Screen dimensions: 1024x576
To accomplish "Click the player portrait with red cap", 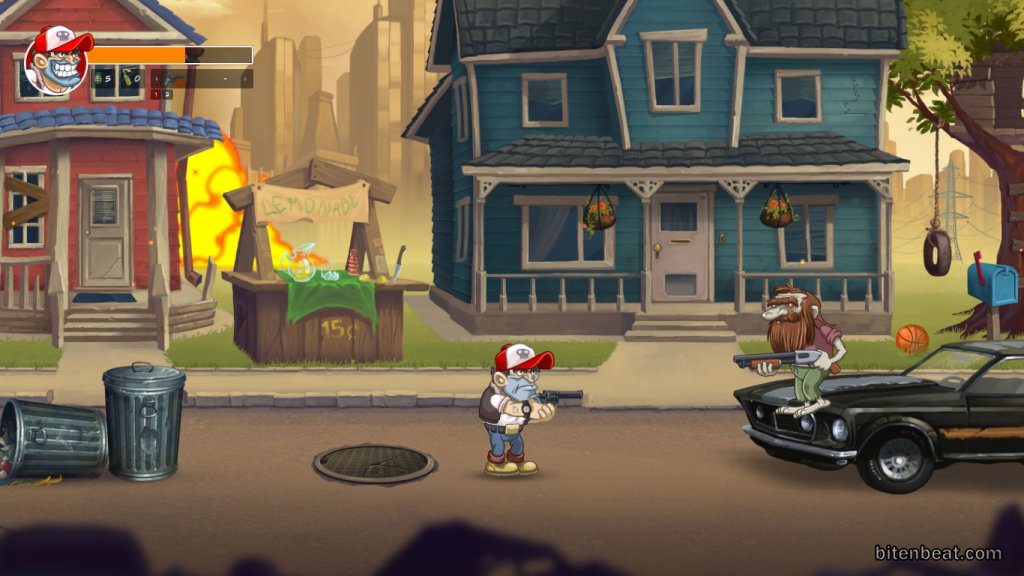I will (x=56, y=61).
